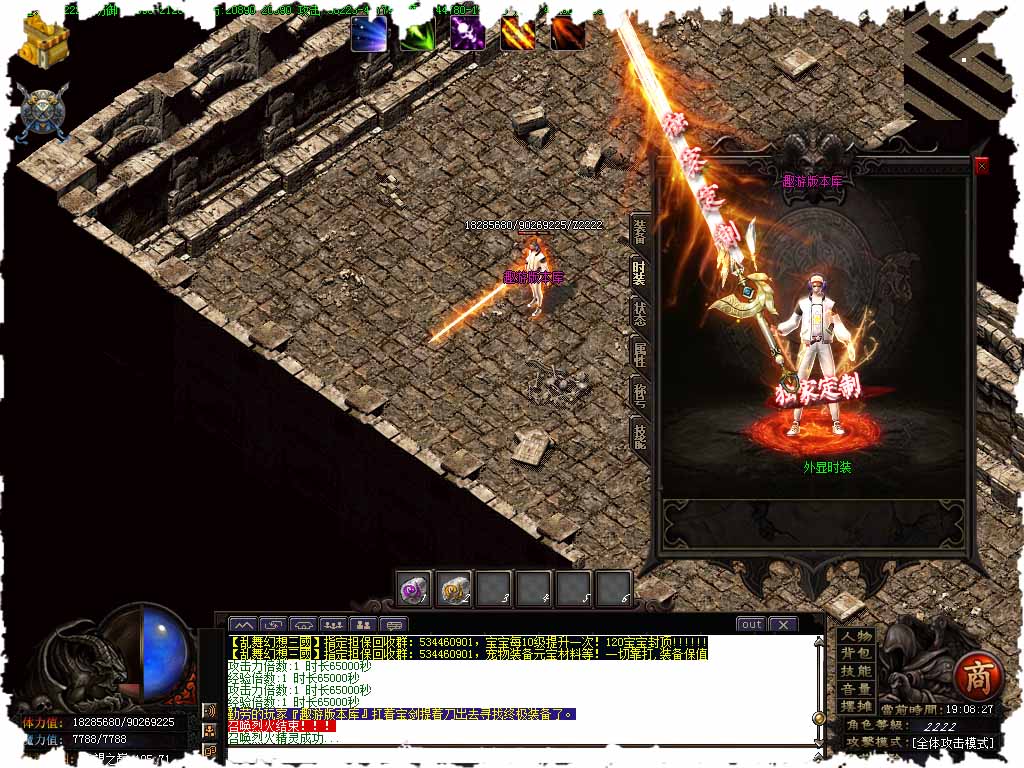Click the blue starburst buff icon
Viewport: 1024px width, 768px height.
point(369,34)
